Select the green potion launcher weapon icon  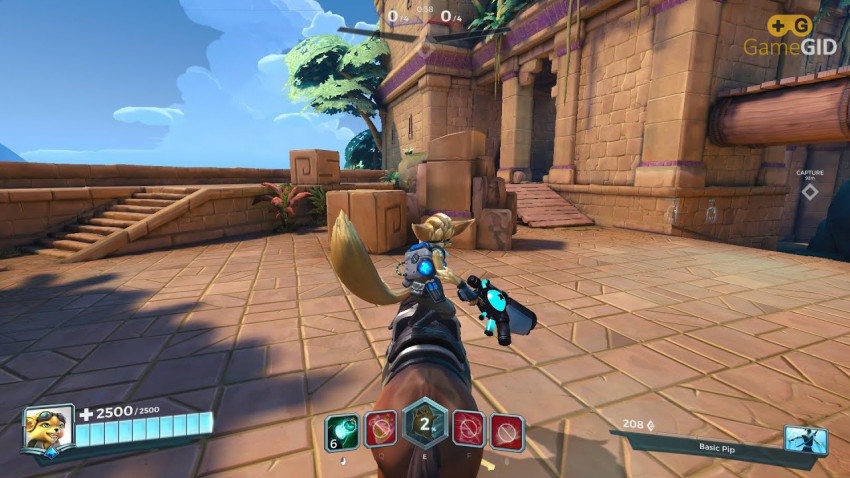pyautogui.click(x=341, y=432)
